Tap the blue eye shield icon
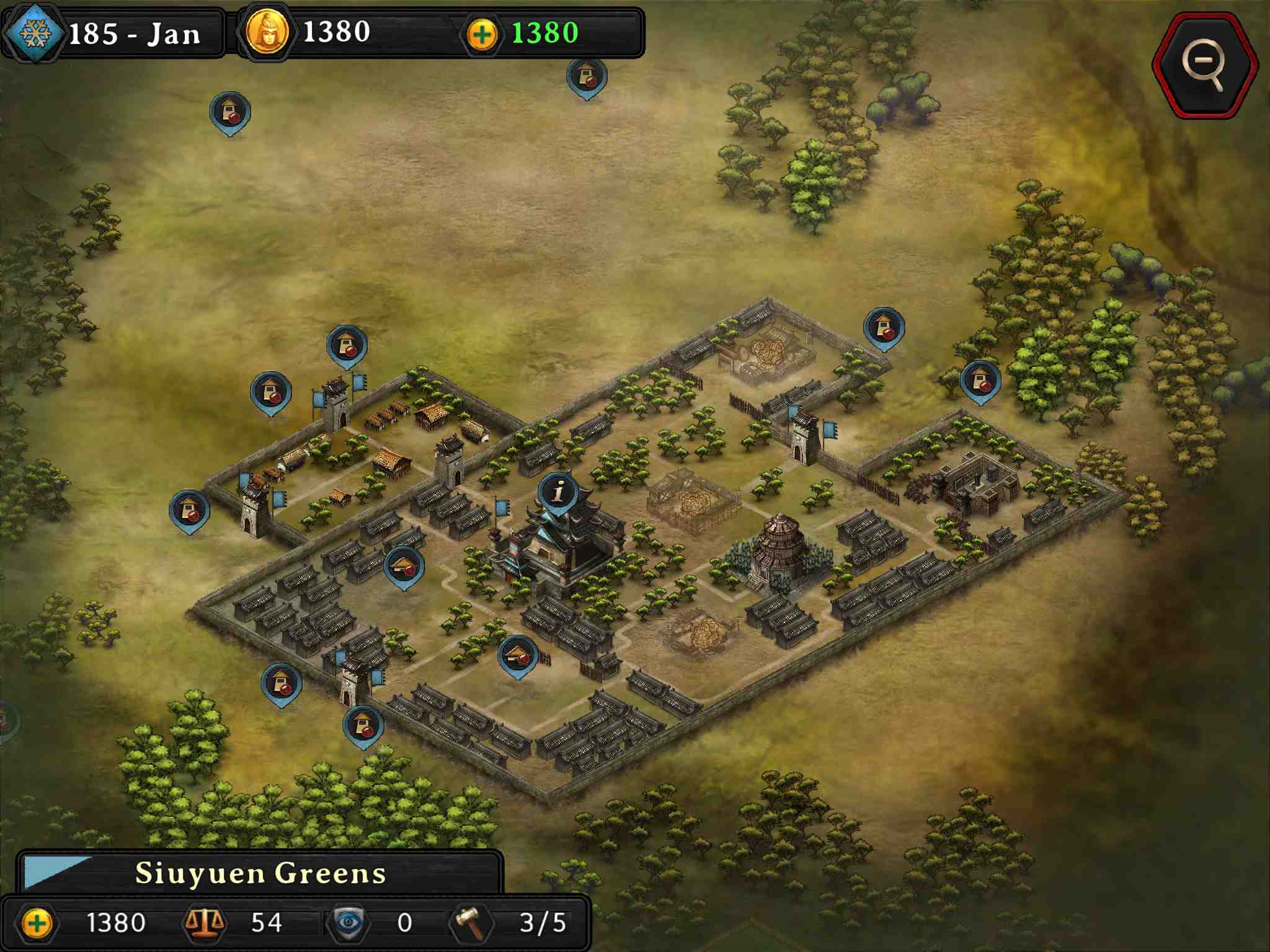The height and width of the screenshot is (952, 1270). pos(349,922)
